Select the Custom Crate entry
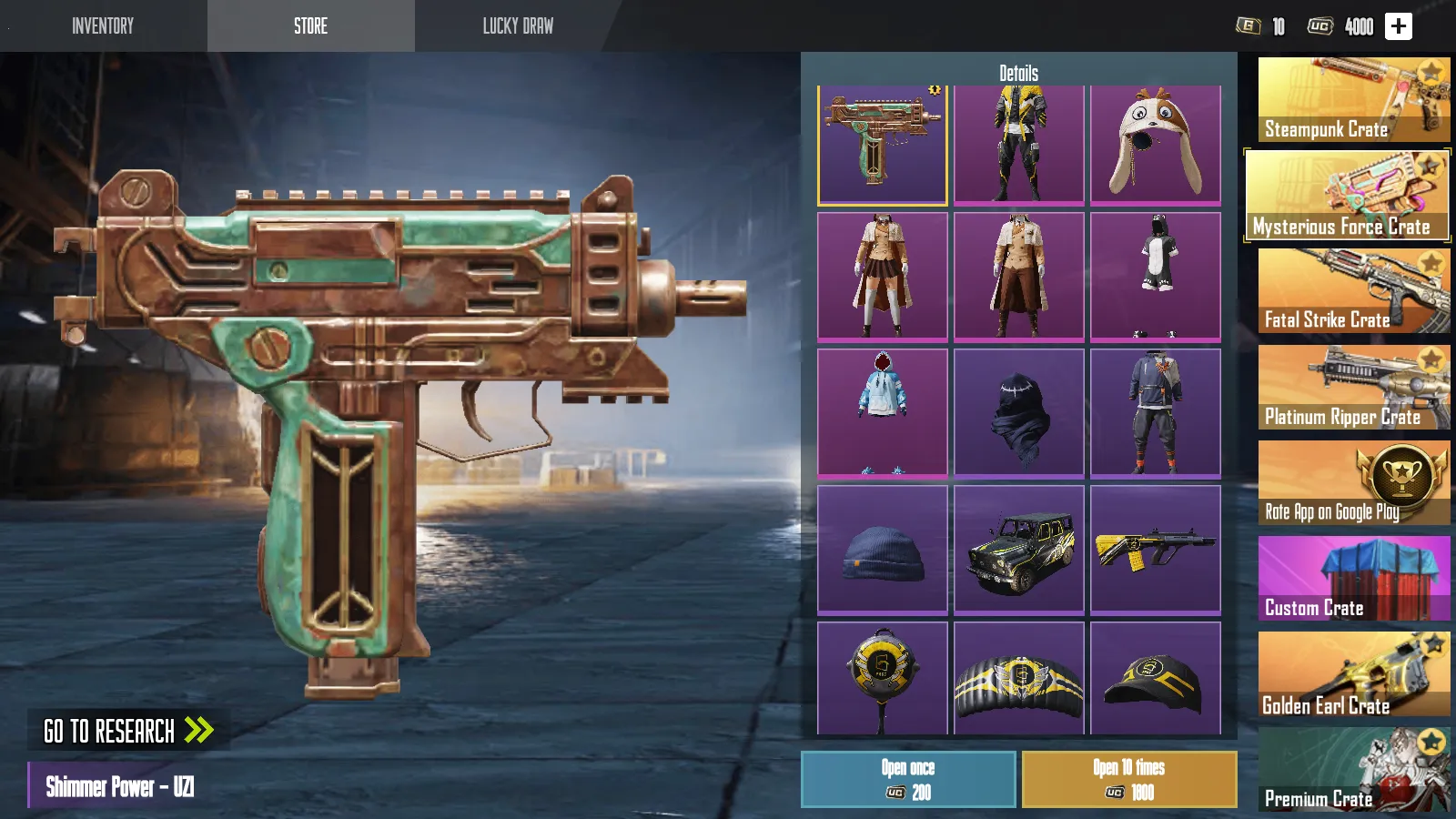The height and width of the screenshot is (819, 1456). pos(1353,579)
